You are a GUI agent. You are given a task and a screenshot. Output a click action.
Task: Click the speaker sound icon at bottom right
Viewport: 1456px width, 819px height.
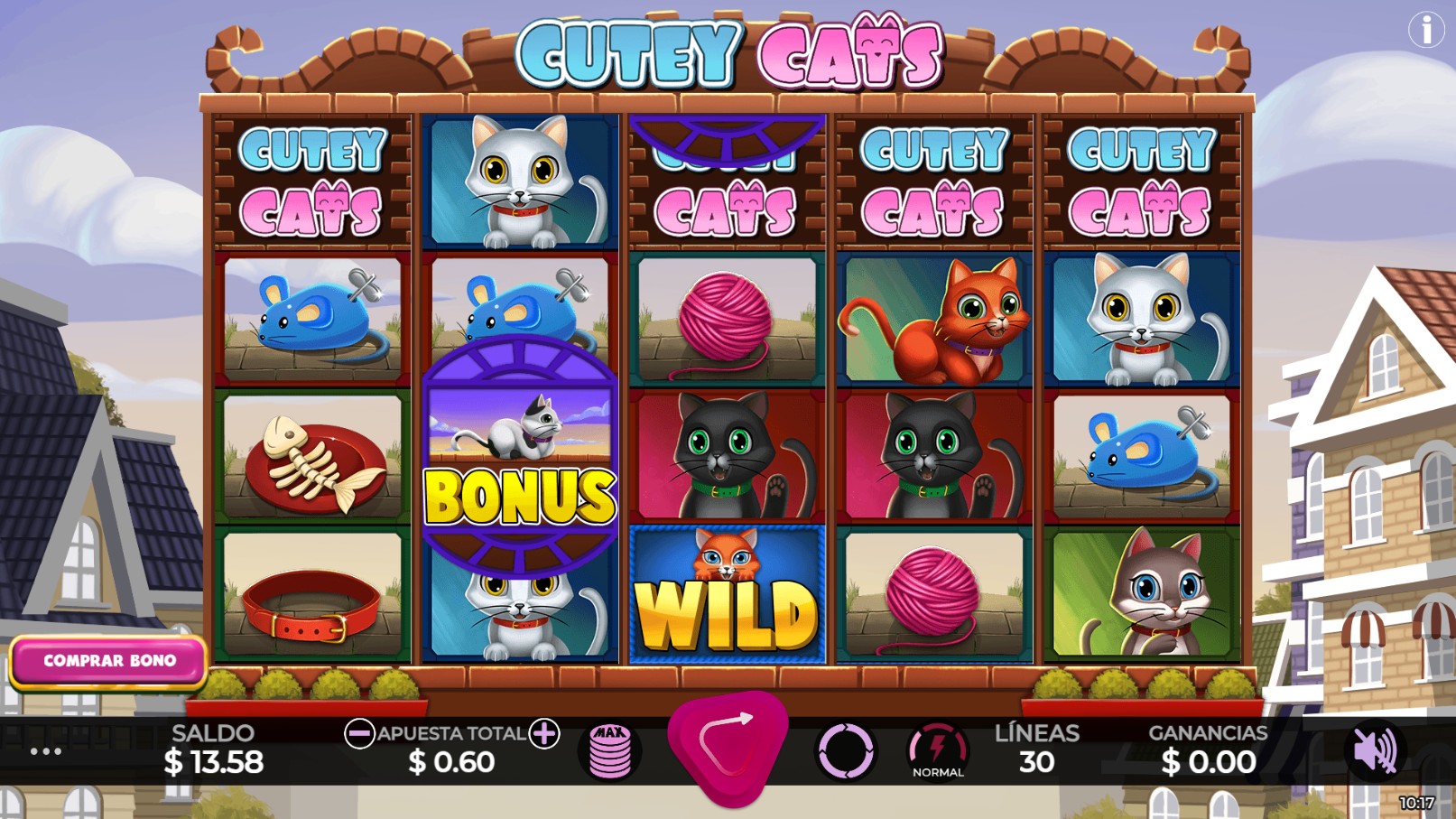pos(1376,750)
